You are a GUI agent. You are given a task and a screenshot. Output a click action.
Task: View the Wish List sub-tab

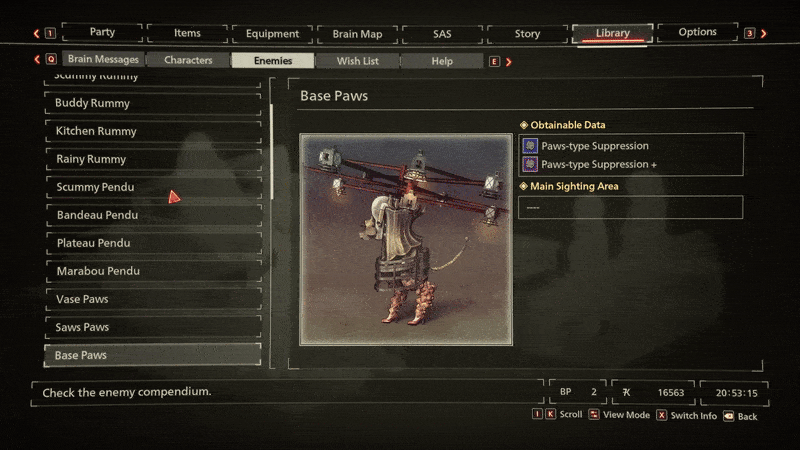(x=357, y=60)
